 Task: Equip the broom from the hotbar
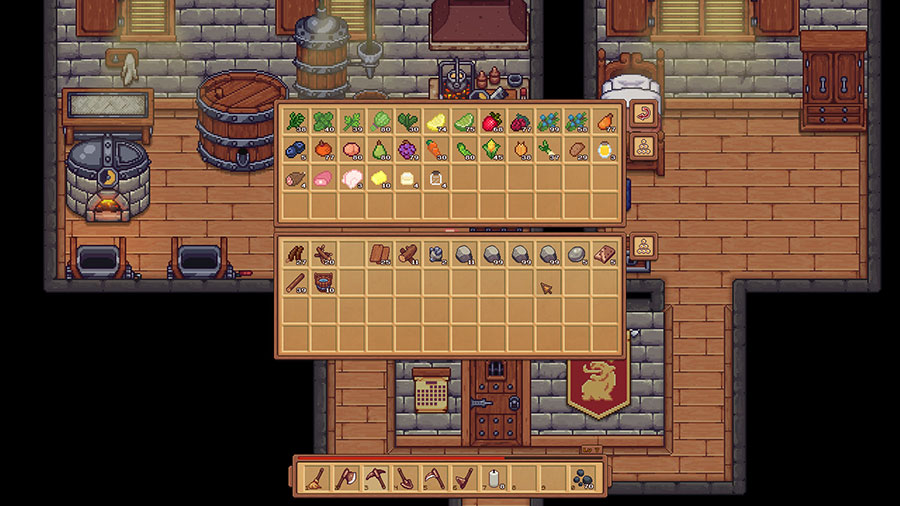click(314, 477)
